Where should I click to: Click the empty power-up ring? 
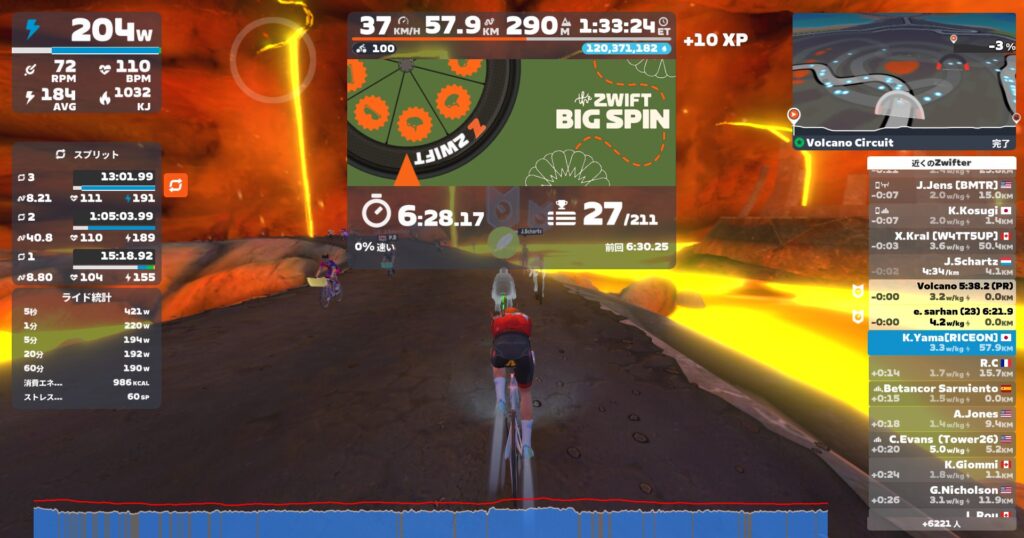click(273, 60)
